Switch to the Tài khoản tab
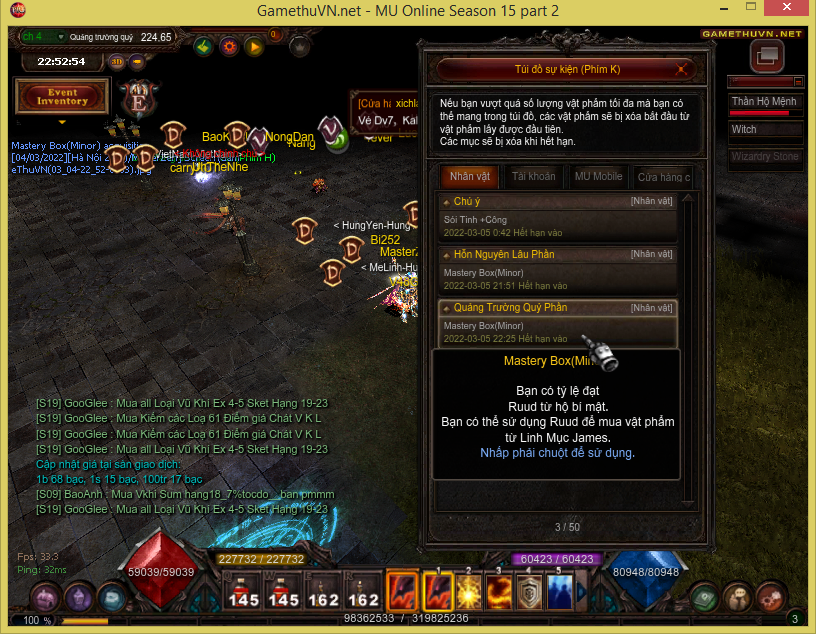Image resolution: width=816 pixels, height=634 pixels. pos(533,177)
